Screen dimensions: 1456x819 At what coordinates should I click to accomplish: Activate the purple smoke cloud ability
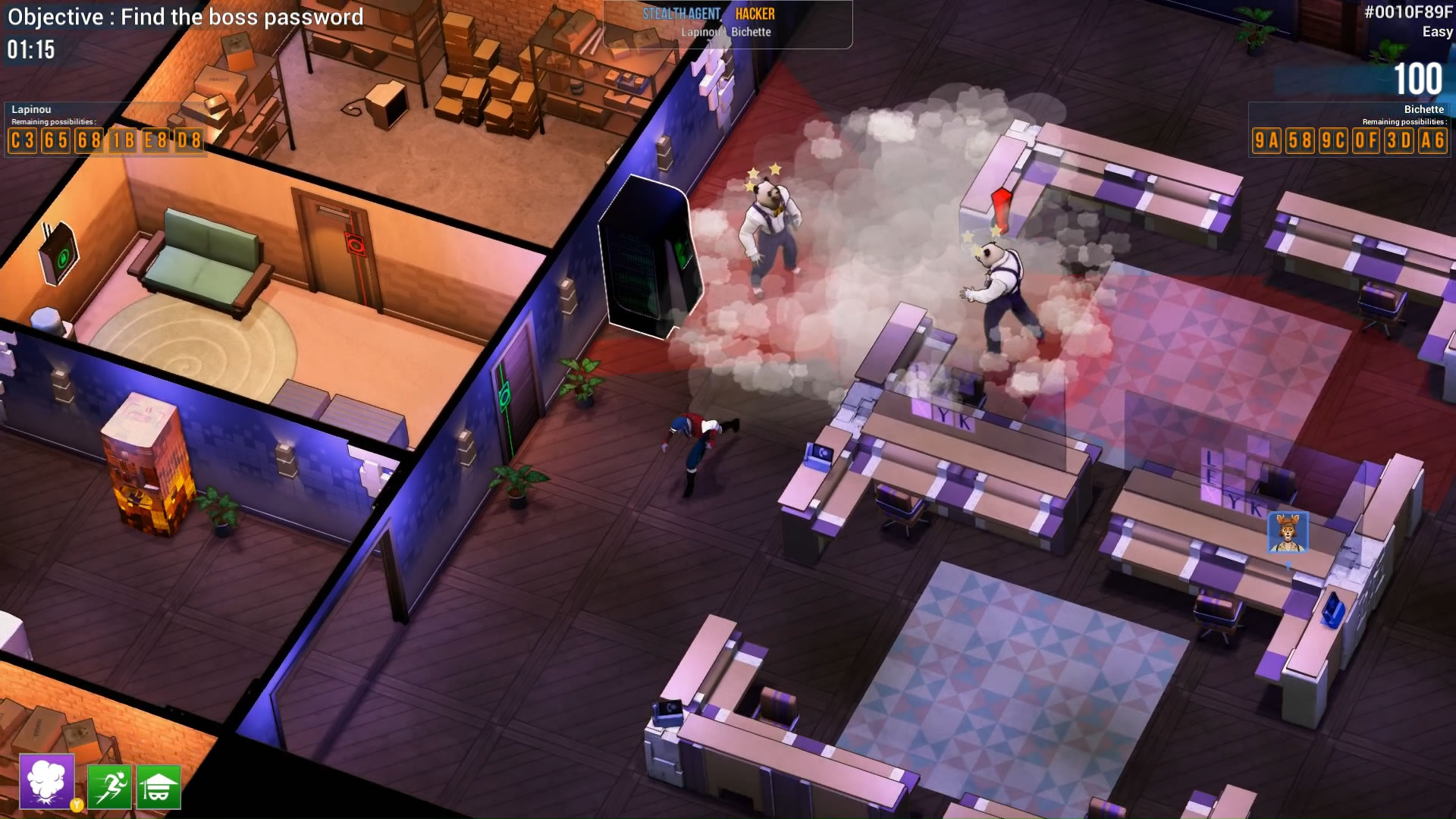pos(47,783)
